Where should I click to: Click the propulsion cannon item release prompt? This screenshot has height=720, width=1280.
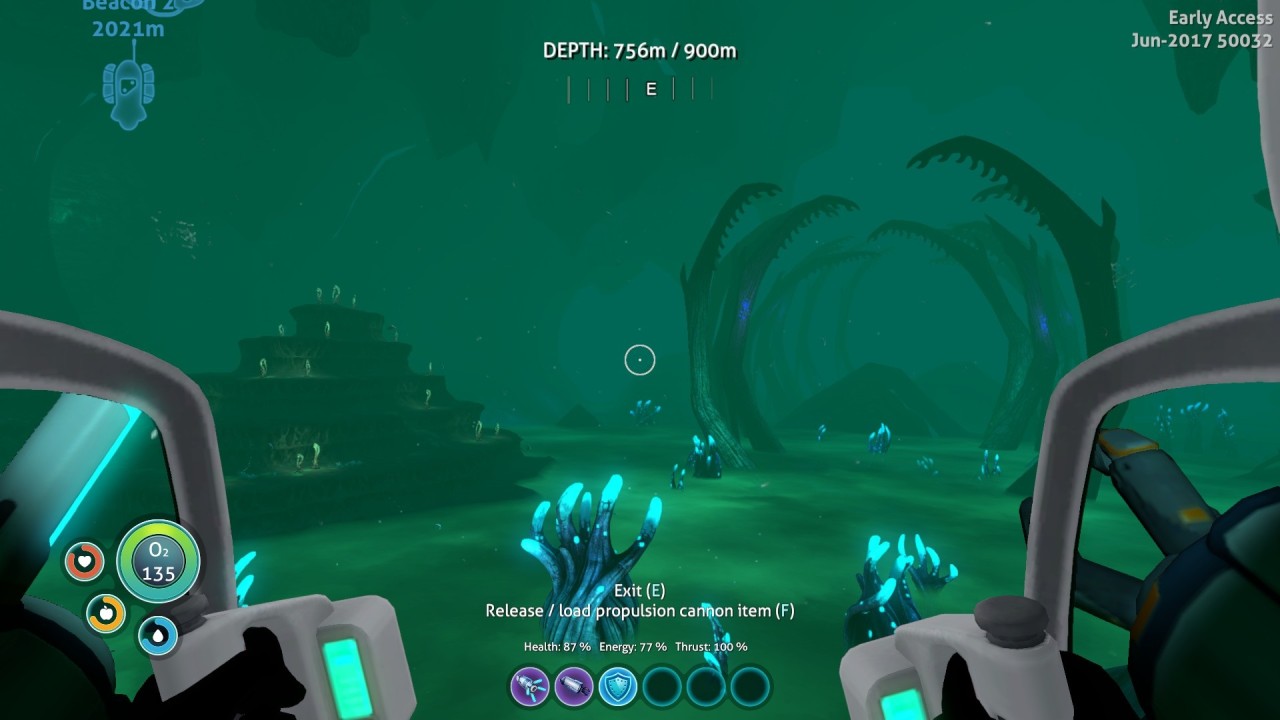click(640, 610)
